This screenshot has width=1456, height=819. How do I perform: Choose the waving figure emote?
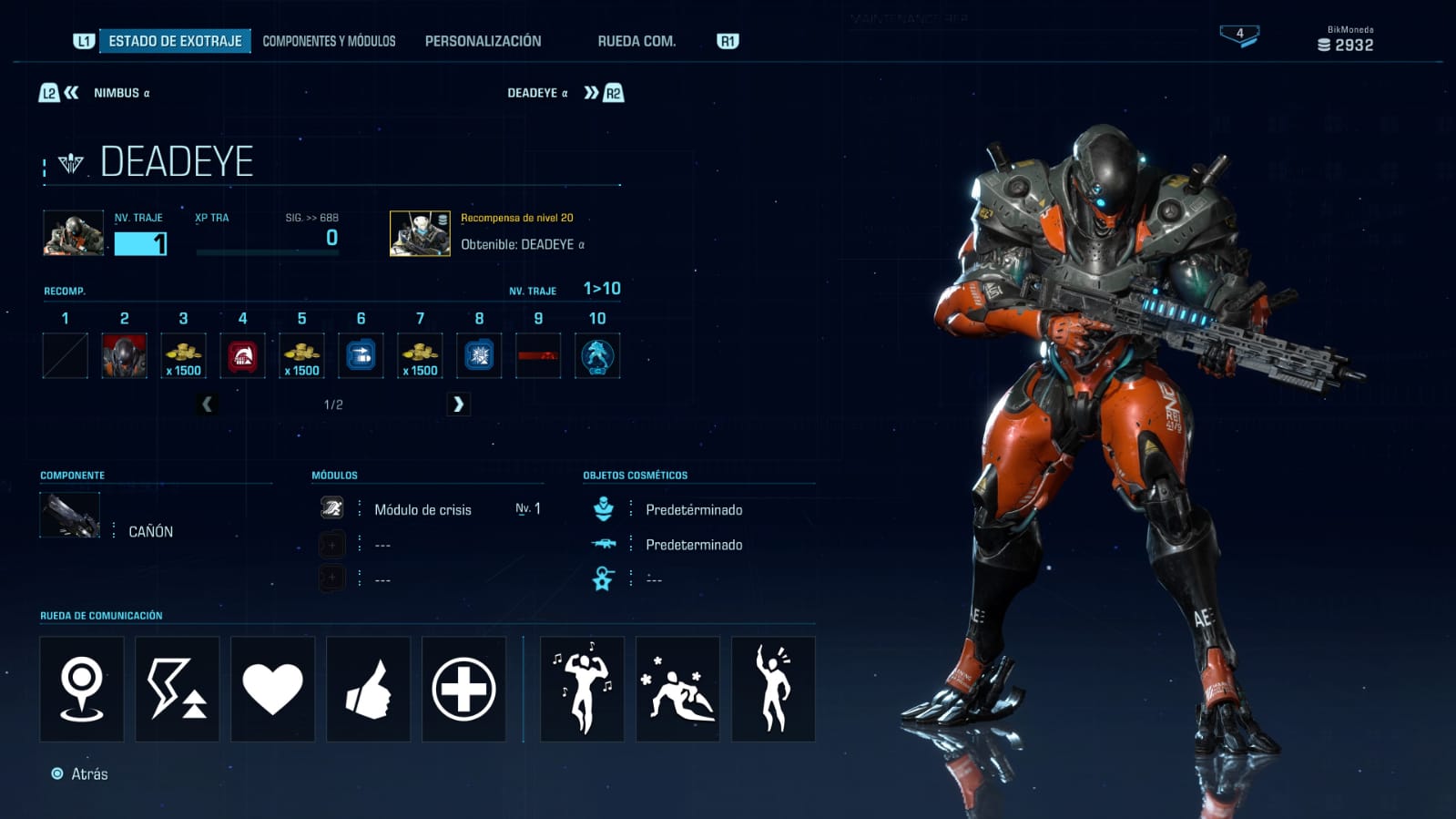[773, 689]
